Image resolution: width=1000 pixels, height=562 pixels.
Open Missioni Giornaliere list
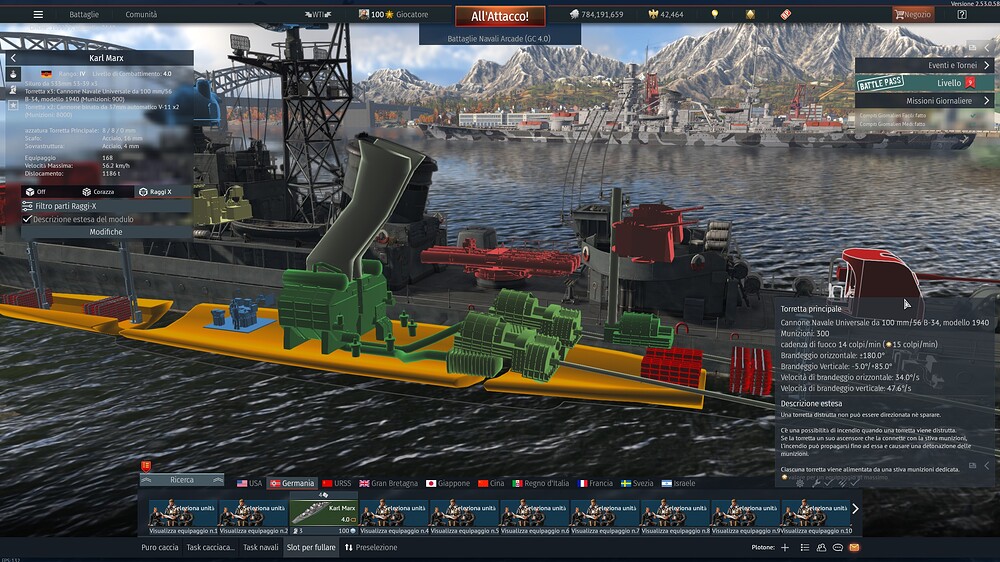926,101
